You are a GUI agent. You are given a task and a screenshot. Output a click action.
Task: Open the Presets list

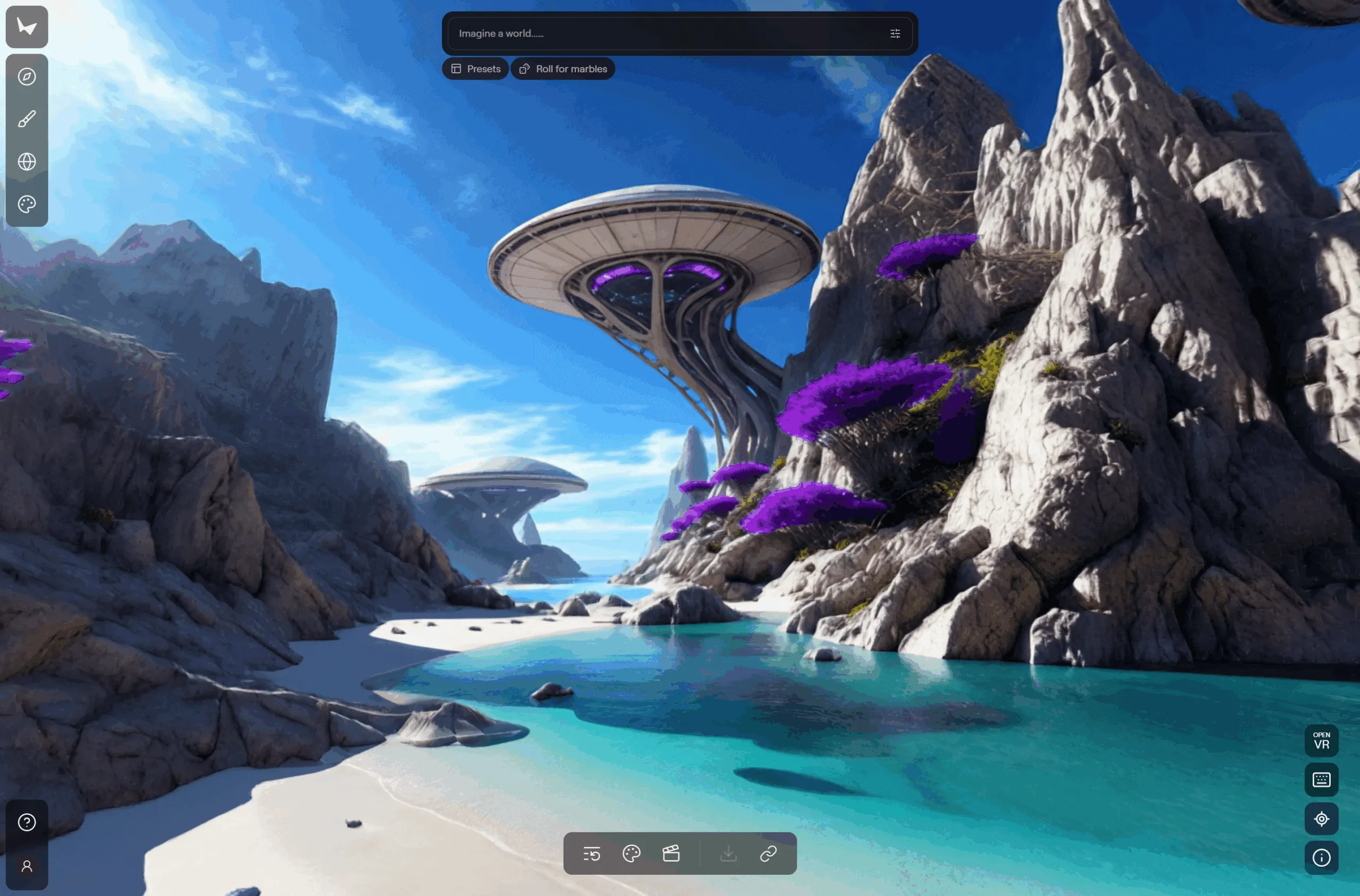pyautogui.click(x=475, y=69)
